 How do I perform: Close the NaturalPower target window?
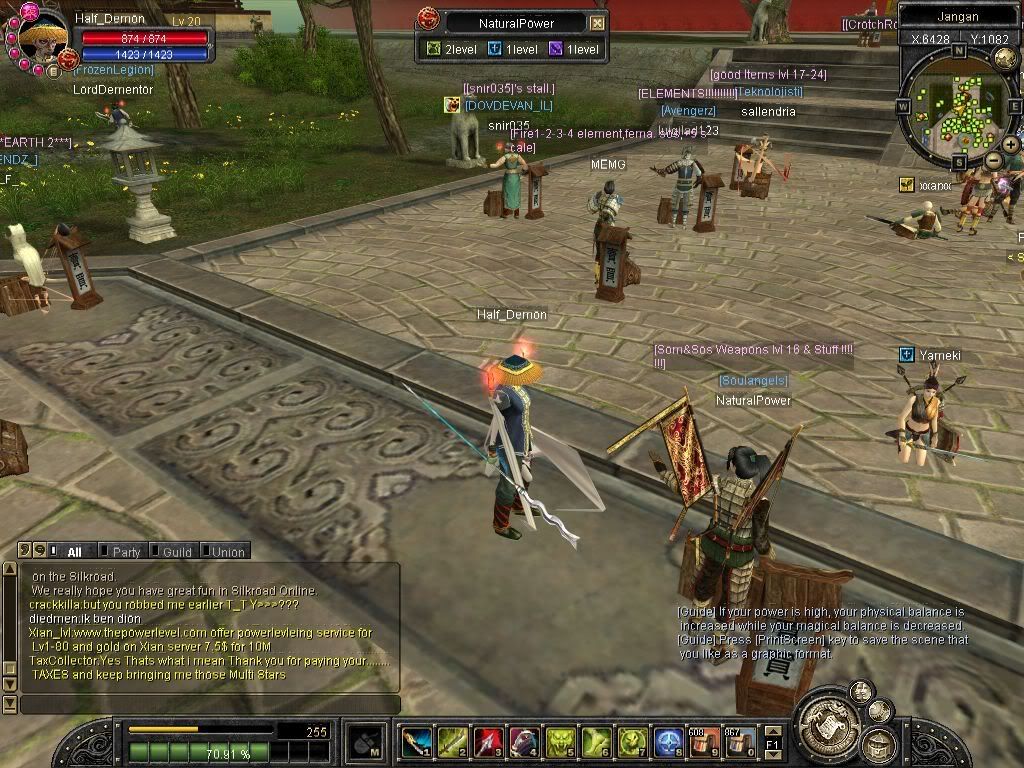597,23
